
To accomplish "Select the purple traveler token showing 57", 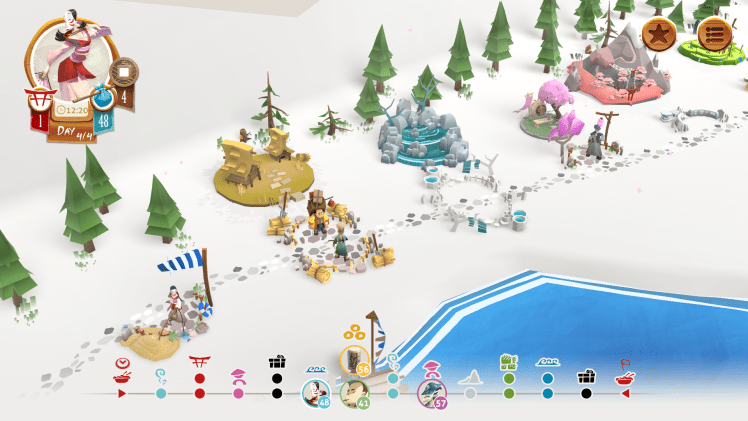I will pos(432,393).
